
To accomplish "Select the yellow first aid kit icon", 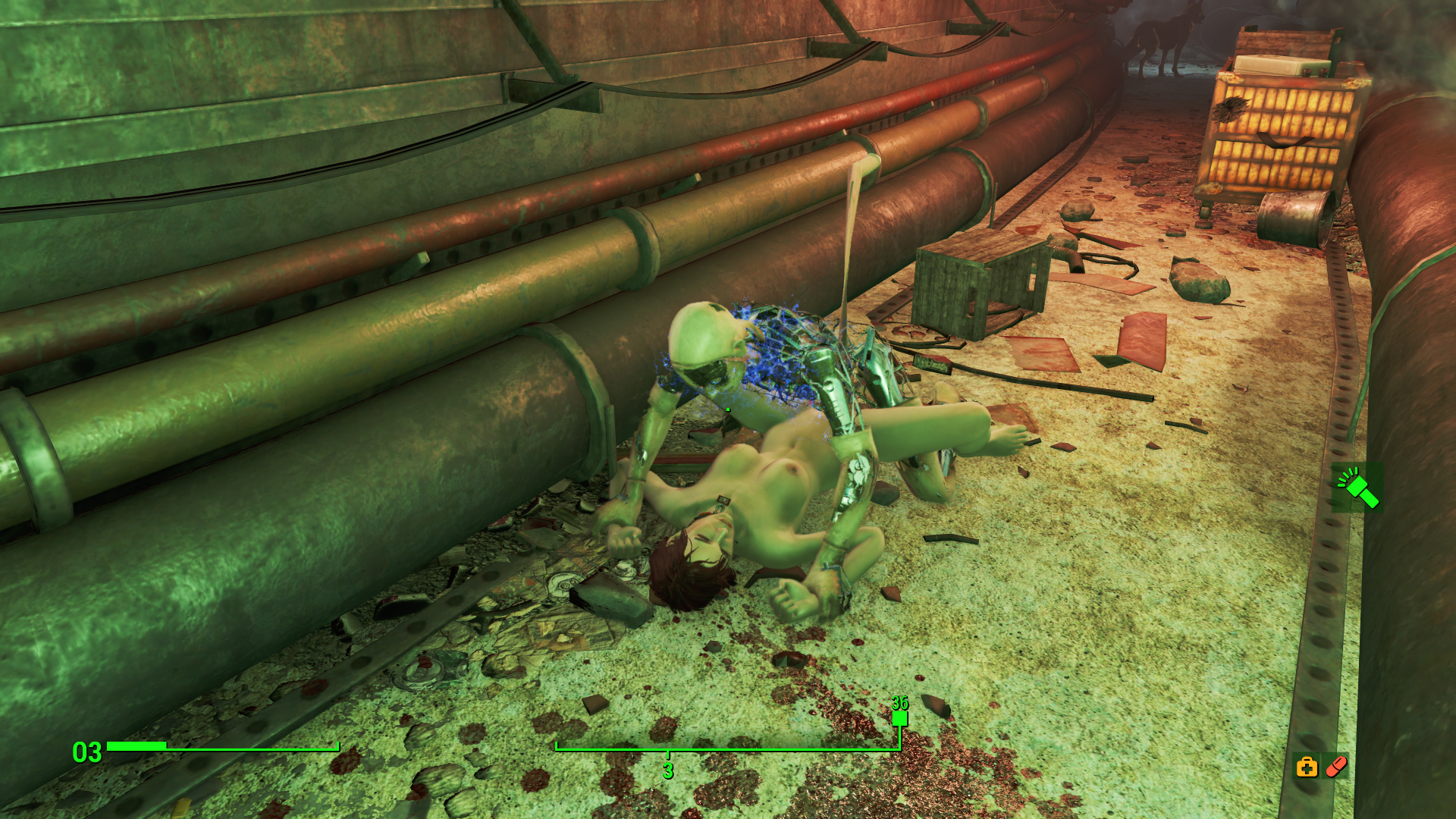I will click(x=1307, y=767).
